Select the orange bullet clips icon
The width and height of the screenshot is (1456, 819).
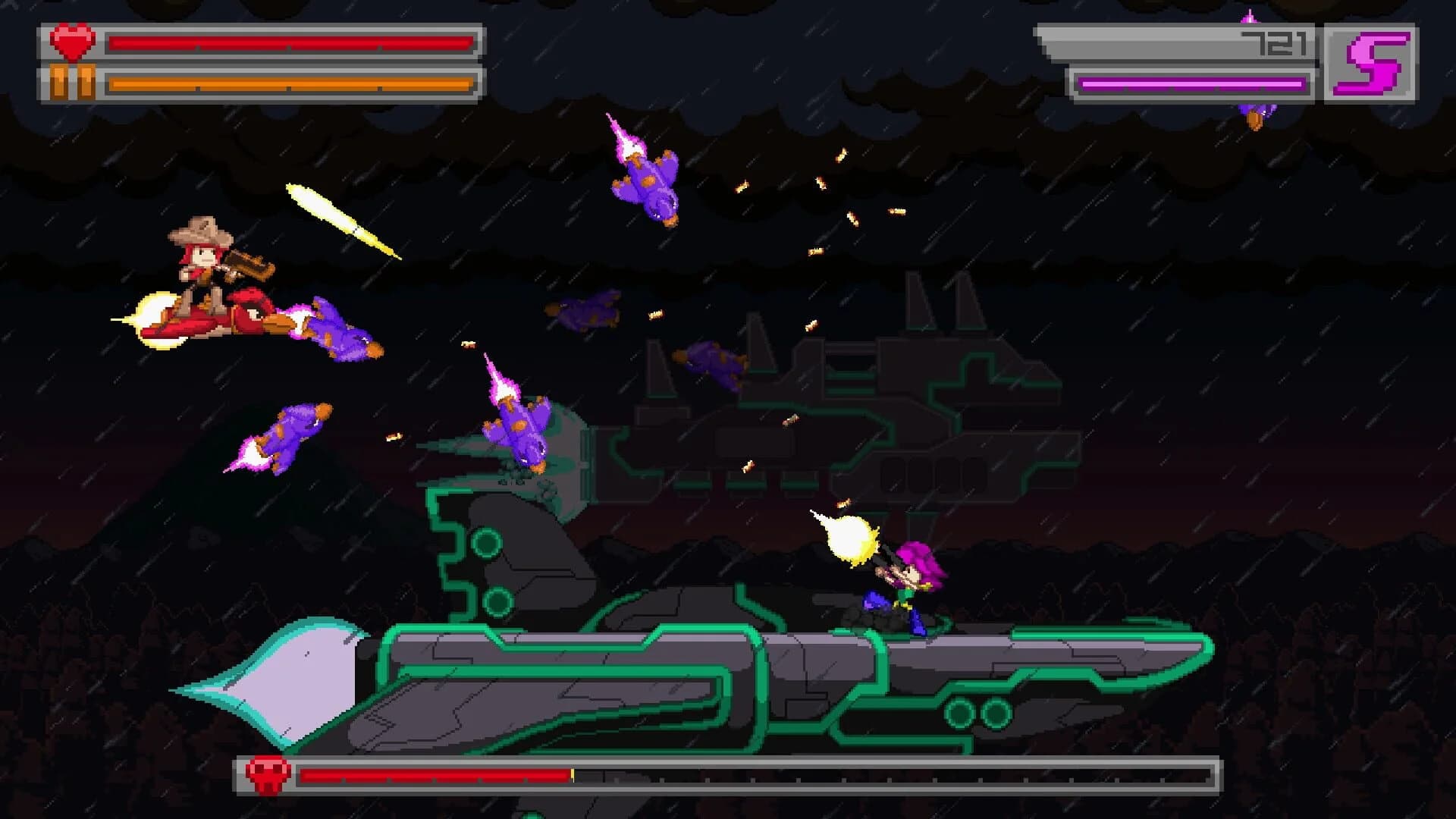(72, 83)
